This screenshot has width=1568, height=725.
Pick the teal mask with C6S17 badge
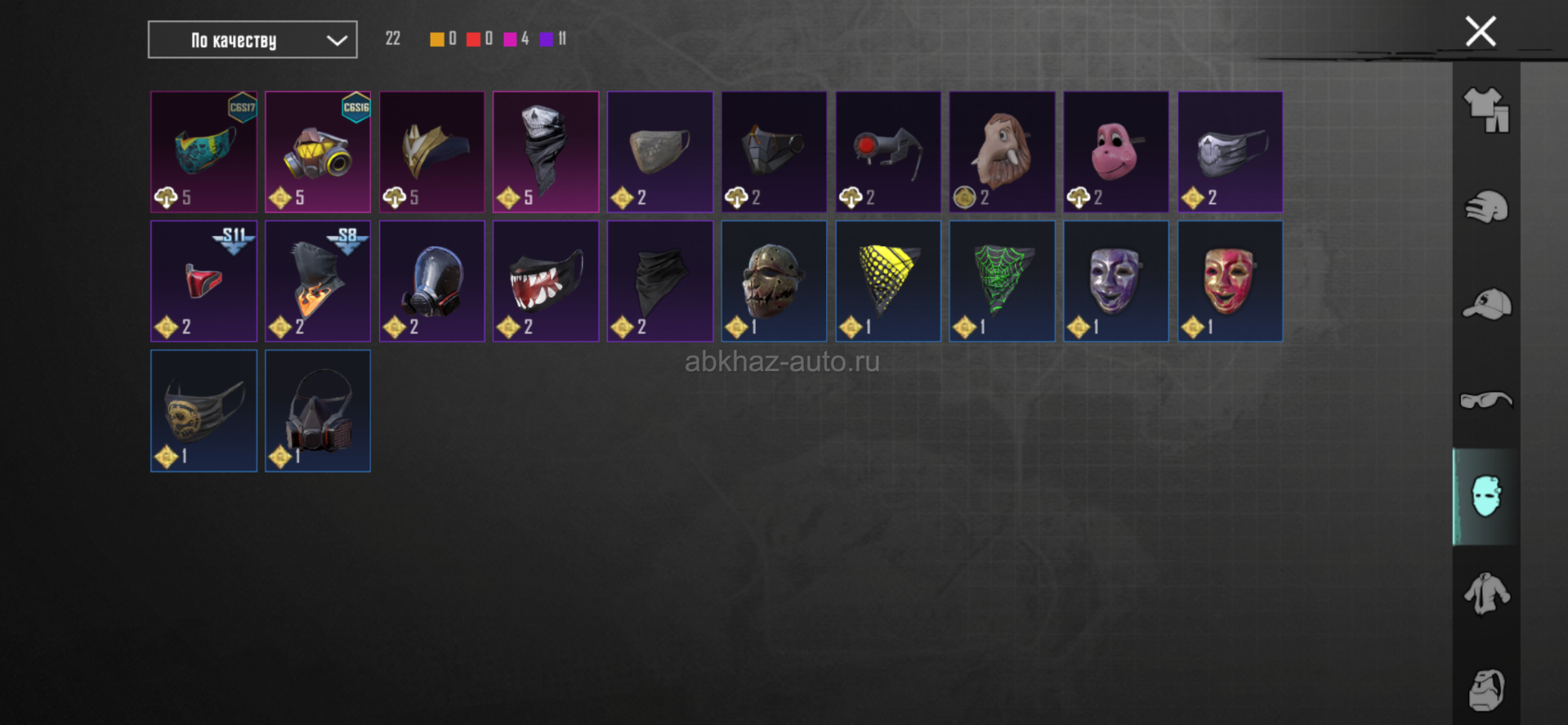[x=203, y=152]
